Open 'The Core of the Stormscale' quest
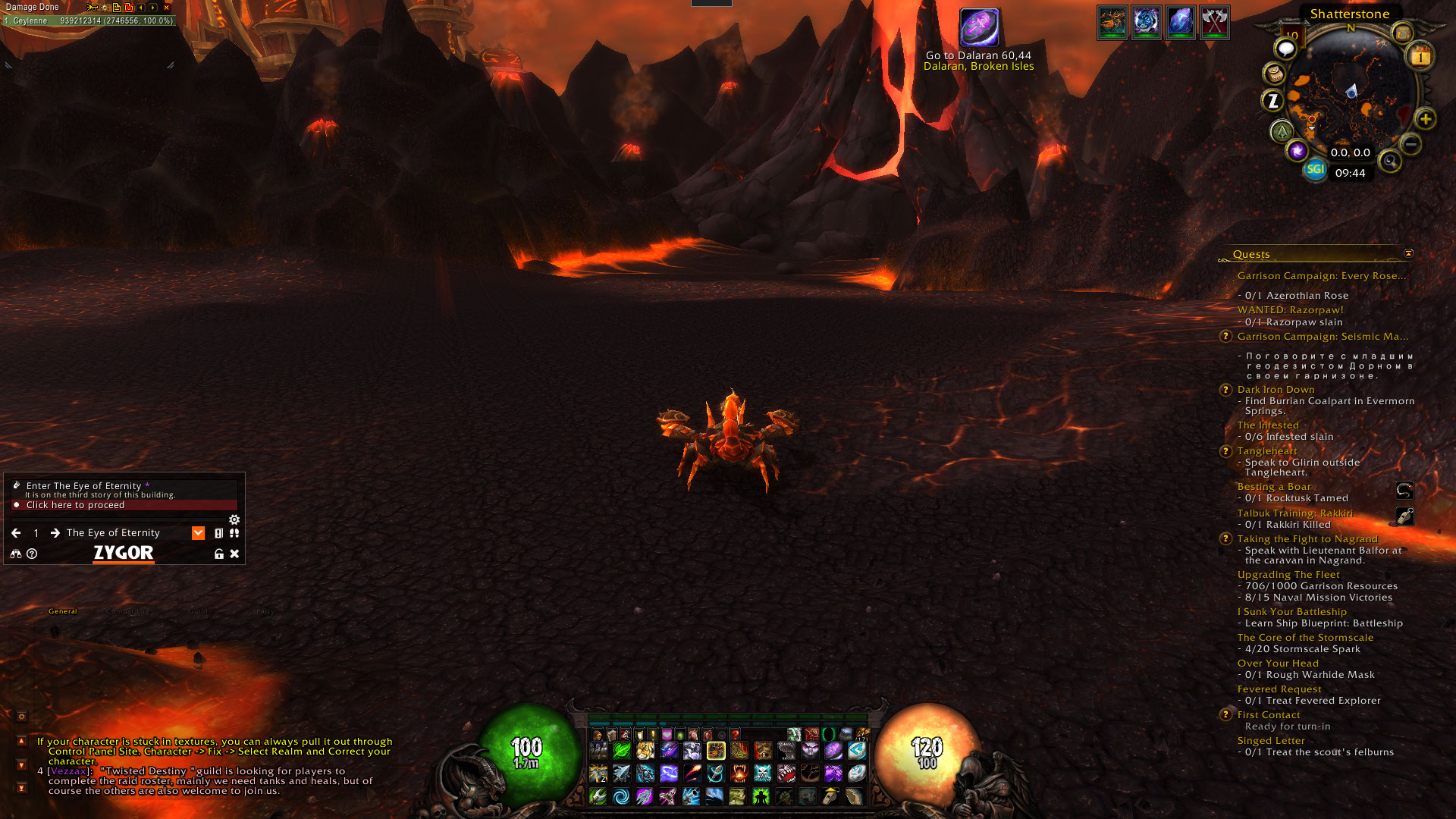Image resolution: width=1456 pixels, height=819 pixels. [1305, 638]
